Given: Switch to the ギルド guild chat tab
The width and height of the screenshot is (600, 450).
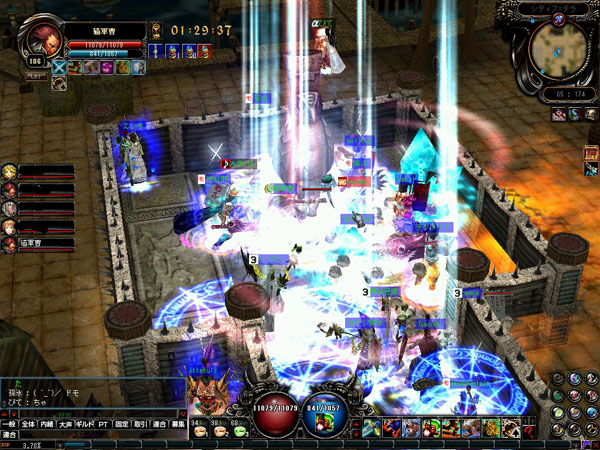Looking at the screenshot, I should tap(84, 424).
